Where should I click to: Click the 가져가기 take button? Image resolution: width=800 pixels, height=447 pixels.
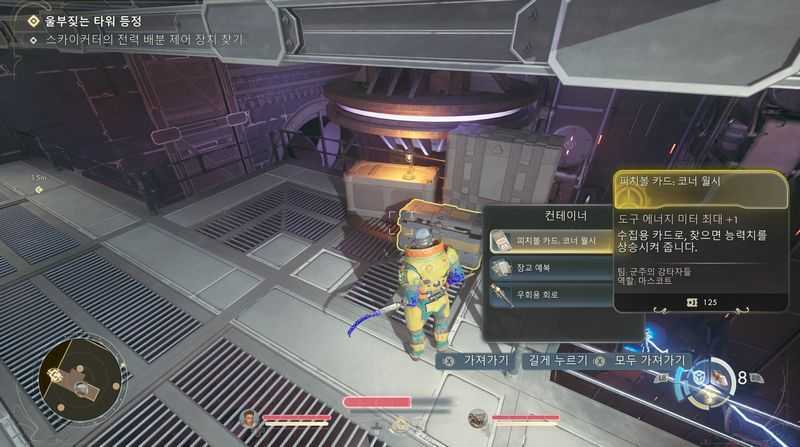tap(477, 360)
